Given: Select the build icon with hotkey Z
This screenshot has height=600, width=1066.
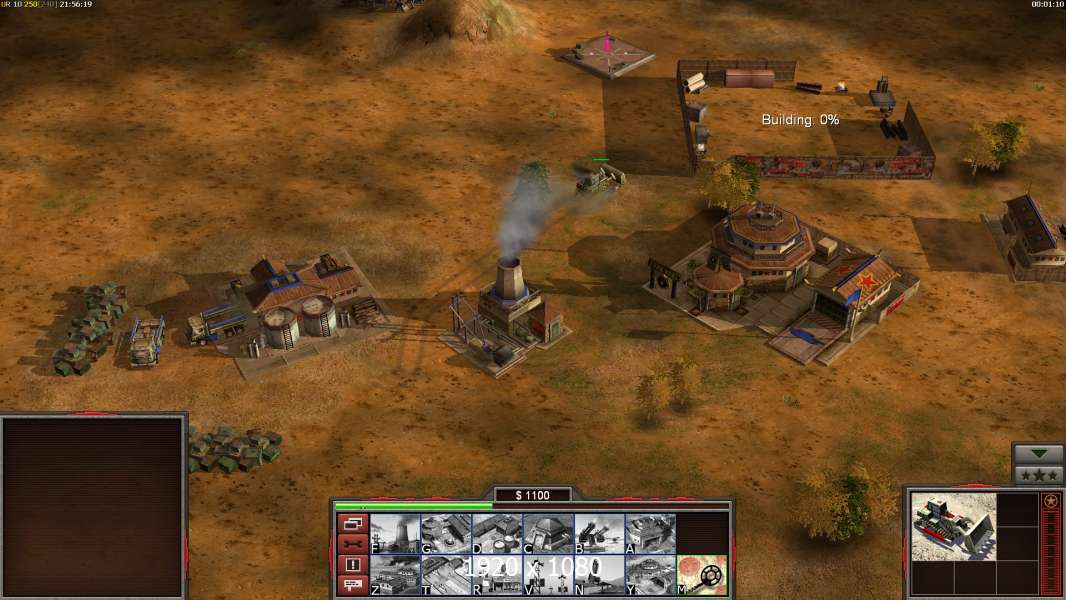Looking at the screenshot, I should 395,575.
